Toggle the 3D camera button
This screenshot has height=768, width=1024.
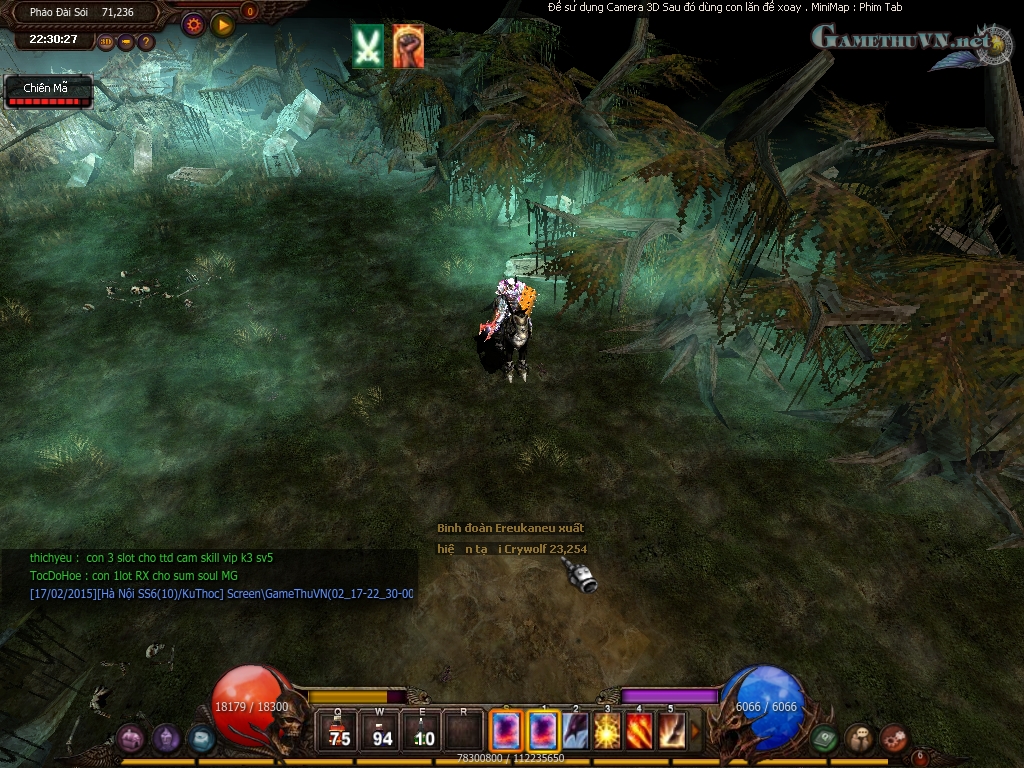point(106,42)
